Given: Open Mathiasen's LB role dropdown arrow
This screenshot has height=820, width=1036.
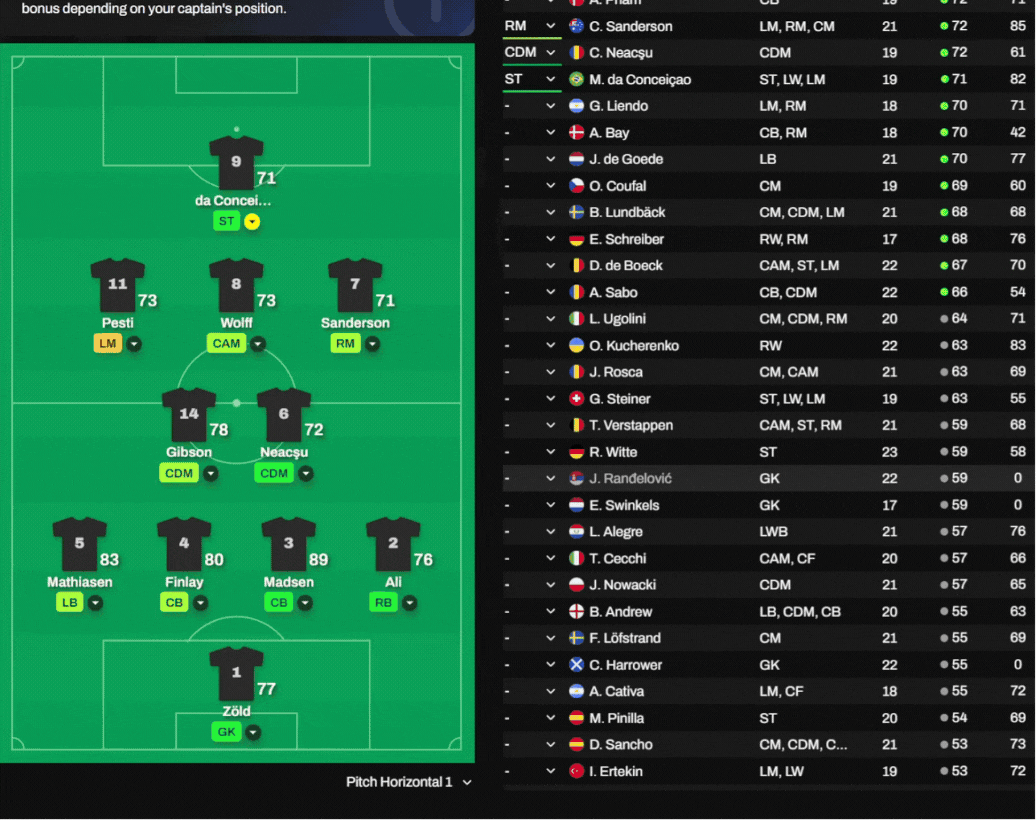Looking at the screenshot, I should (95, 603).
